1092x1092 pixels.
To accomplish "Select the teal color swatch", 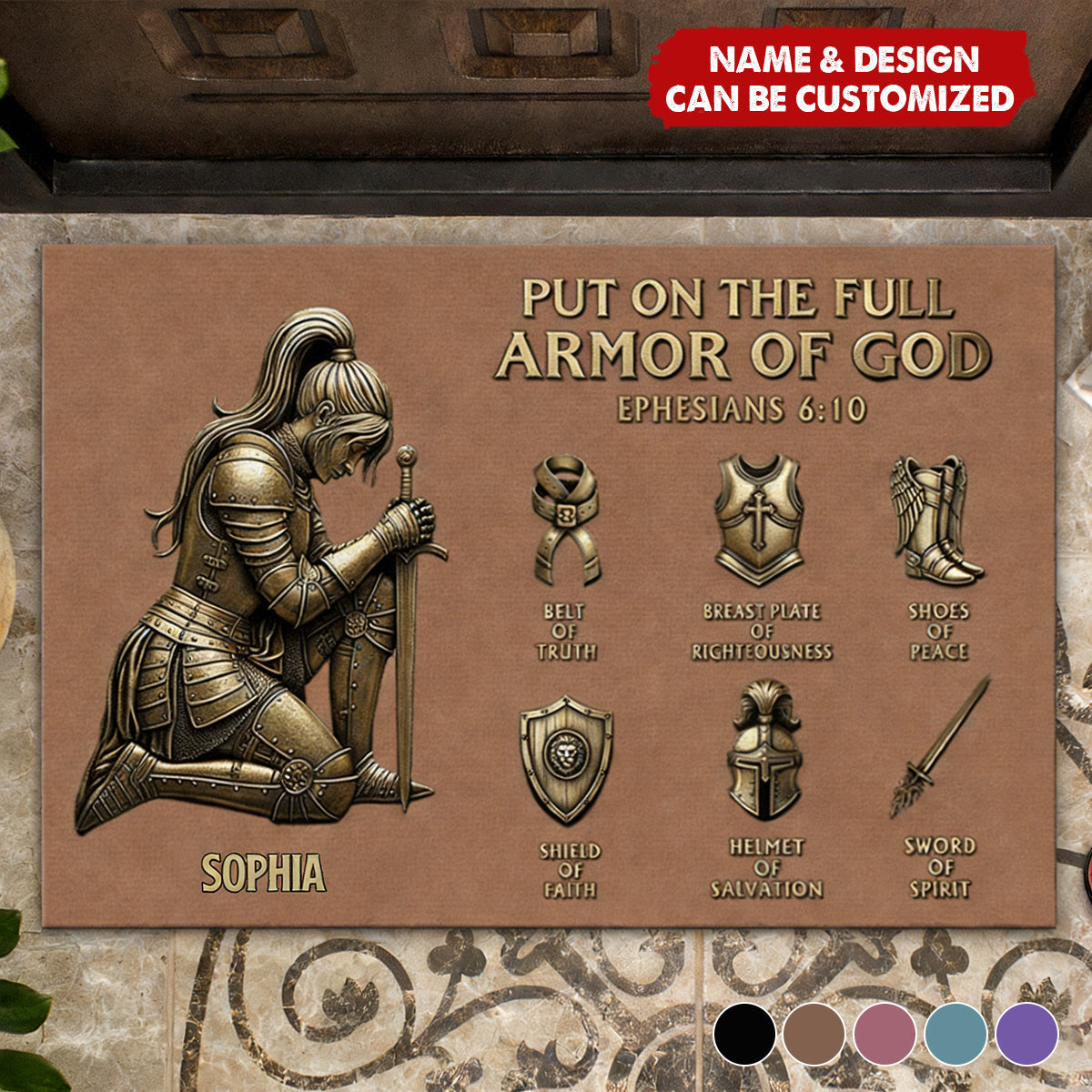I will tap(955, 1035).
